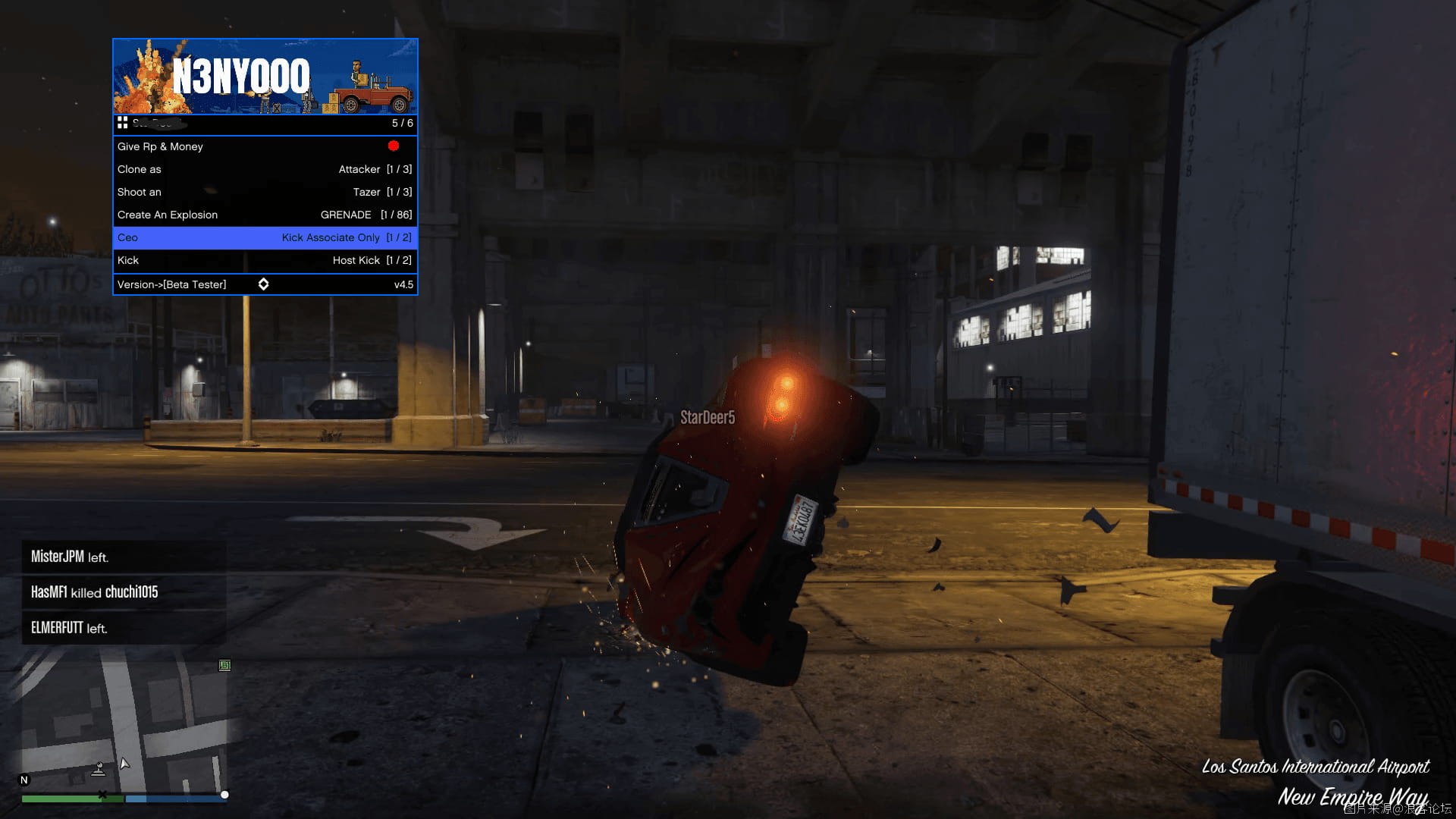
Task: Choose the Shoot an Tazer entry
Action: [x=265, y=192]
